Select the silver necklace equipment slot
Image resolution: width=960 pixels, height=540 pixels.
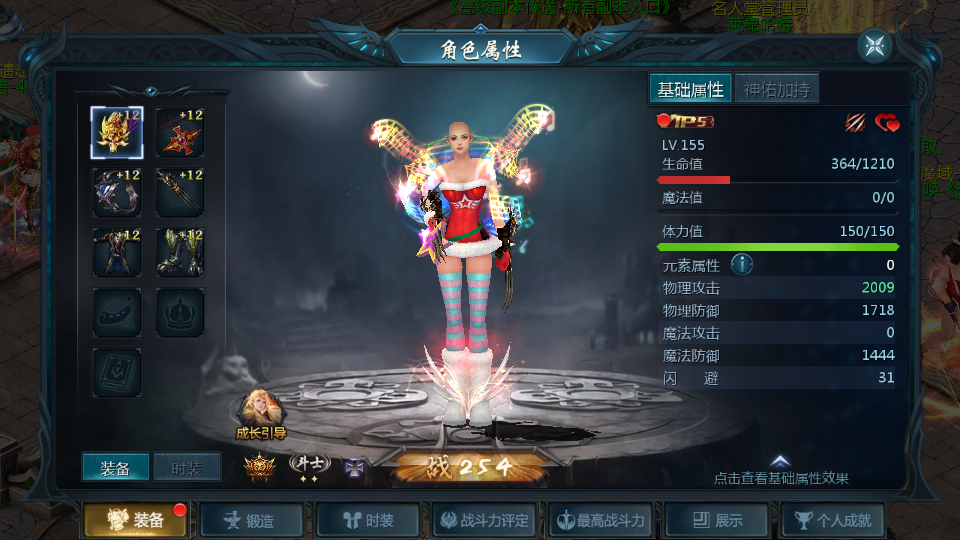[117, 193]
